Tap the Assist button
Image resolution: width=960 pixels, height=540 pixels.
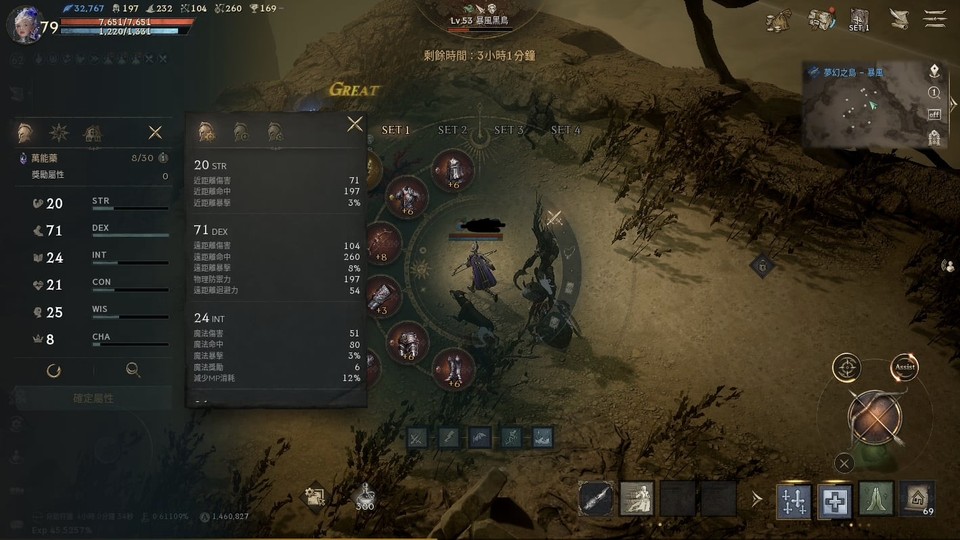[x=904, y=366]
